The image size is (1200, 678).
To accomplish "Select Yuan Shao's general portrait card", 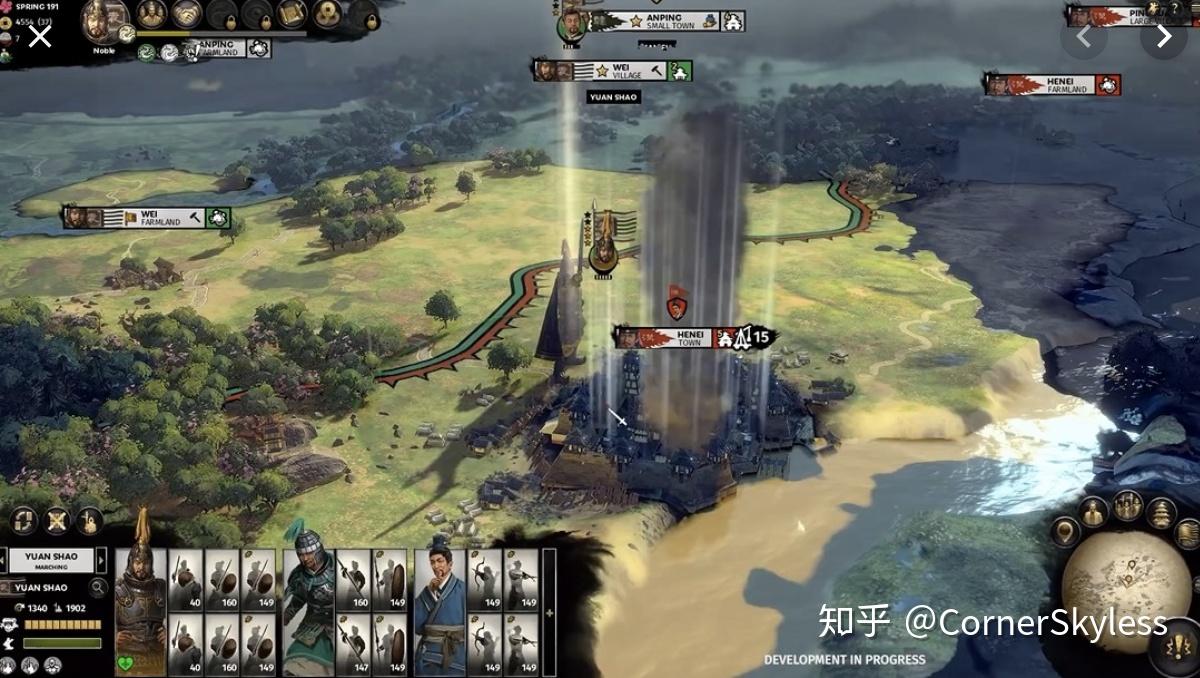I will coord(139,611).
